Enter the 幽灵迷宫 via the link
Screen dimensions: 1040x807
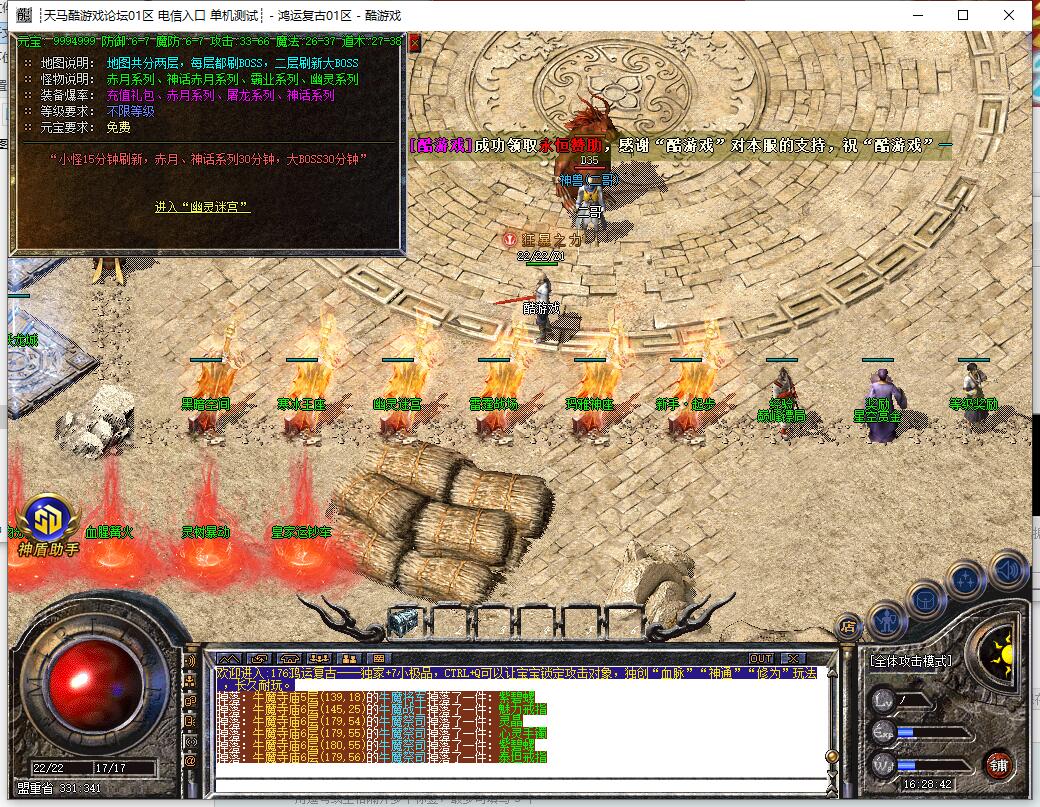[202, 207]
